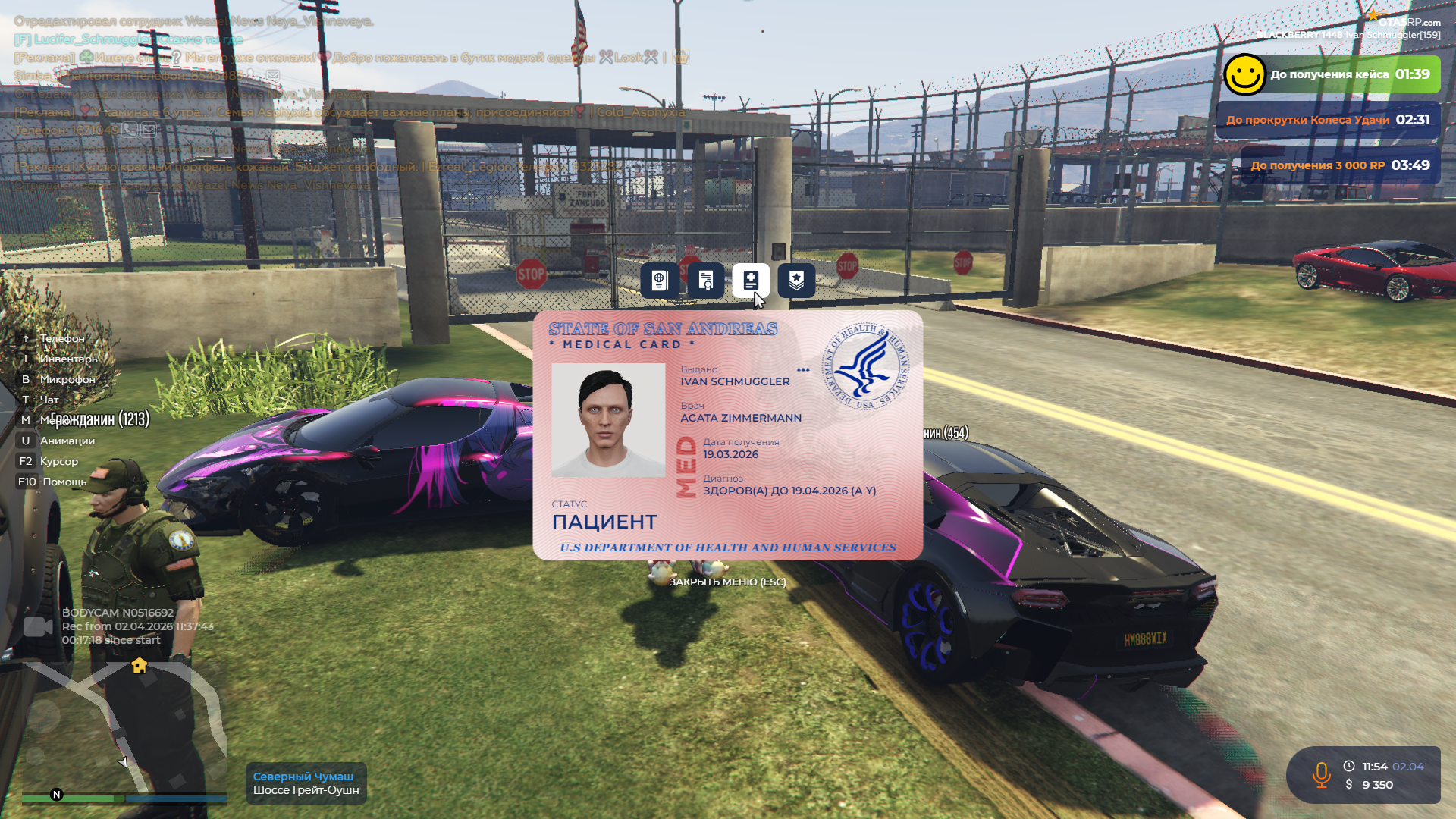This screenshot has height=819, width=1456.
Task: Show the rank badge document tab
Action: pos(796,281)
